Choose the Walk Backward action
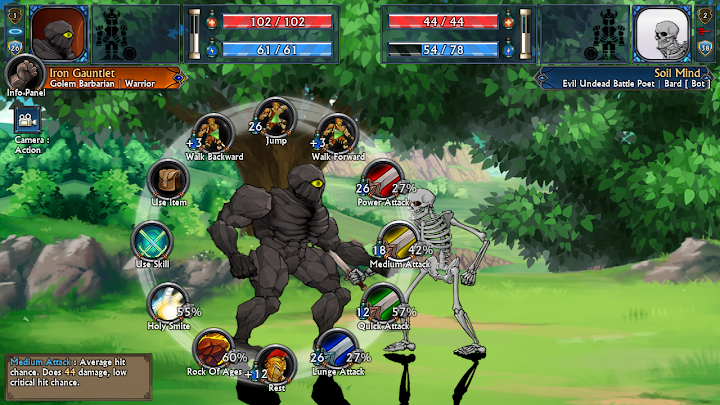Image resolution: width=720 pixels, height=405 pixels. (213, 133)
